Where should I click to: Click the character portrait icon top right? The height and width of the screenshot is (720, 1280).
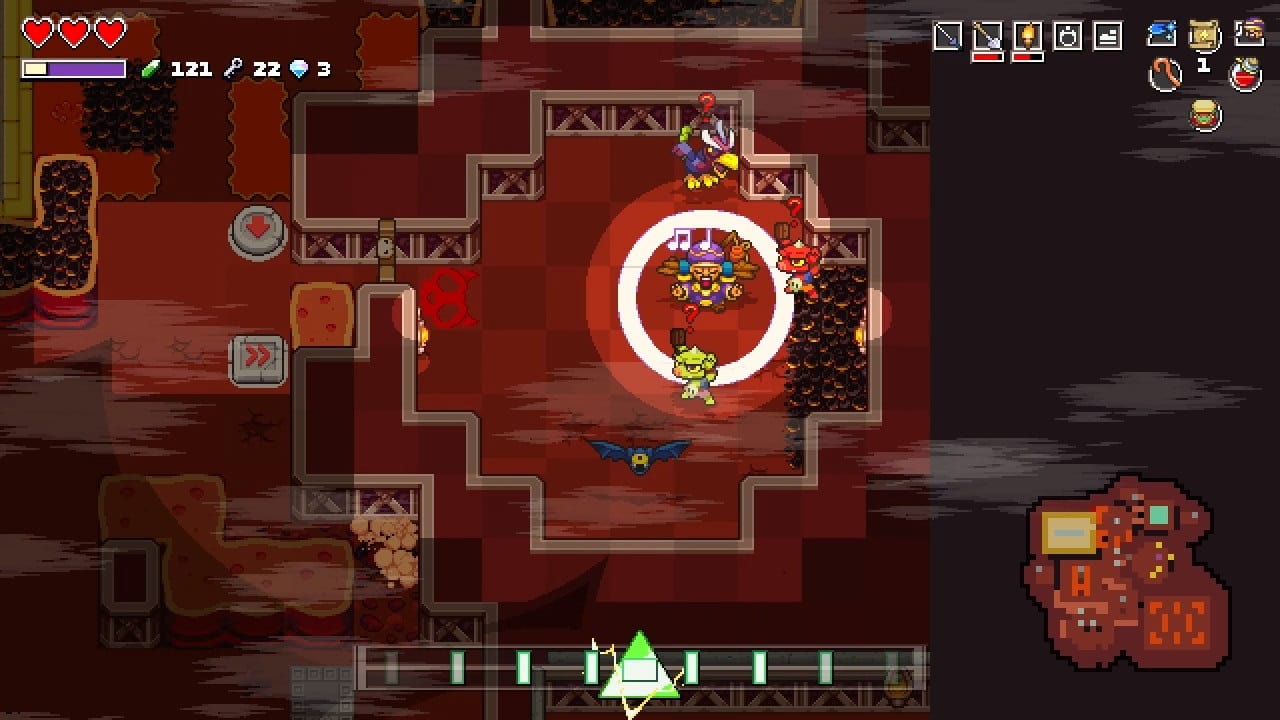(1248, 31)
